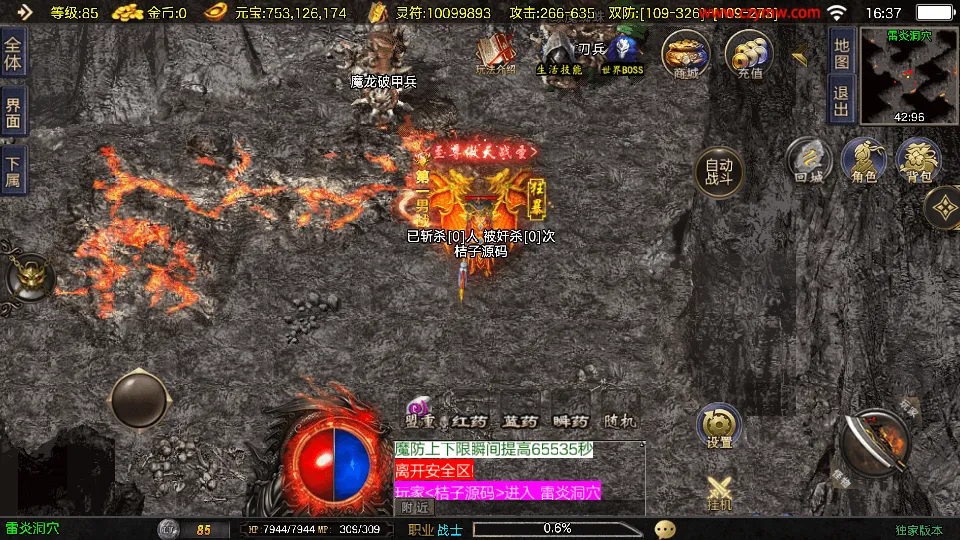This screenshot has width=960, height=540.
Task: Open the 设置 settings gear
Action: pos(719,427)
